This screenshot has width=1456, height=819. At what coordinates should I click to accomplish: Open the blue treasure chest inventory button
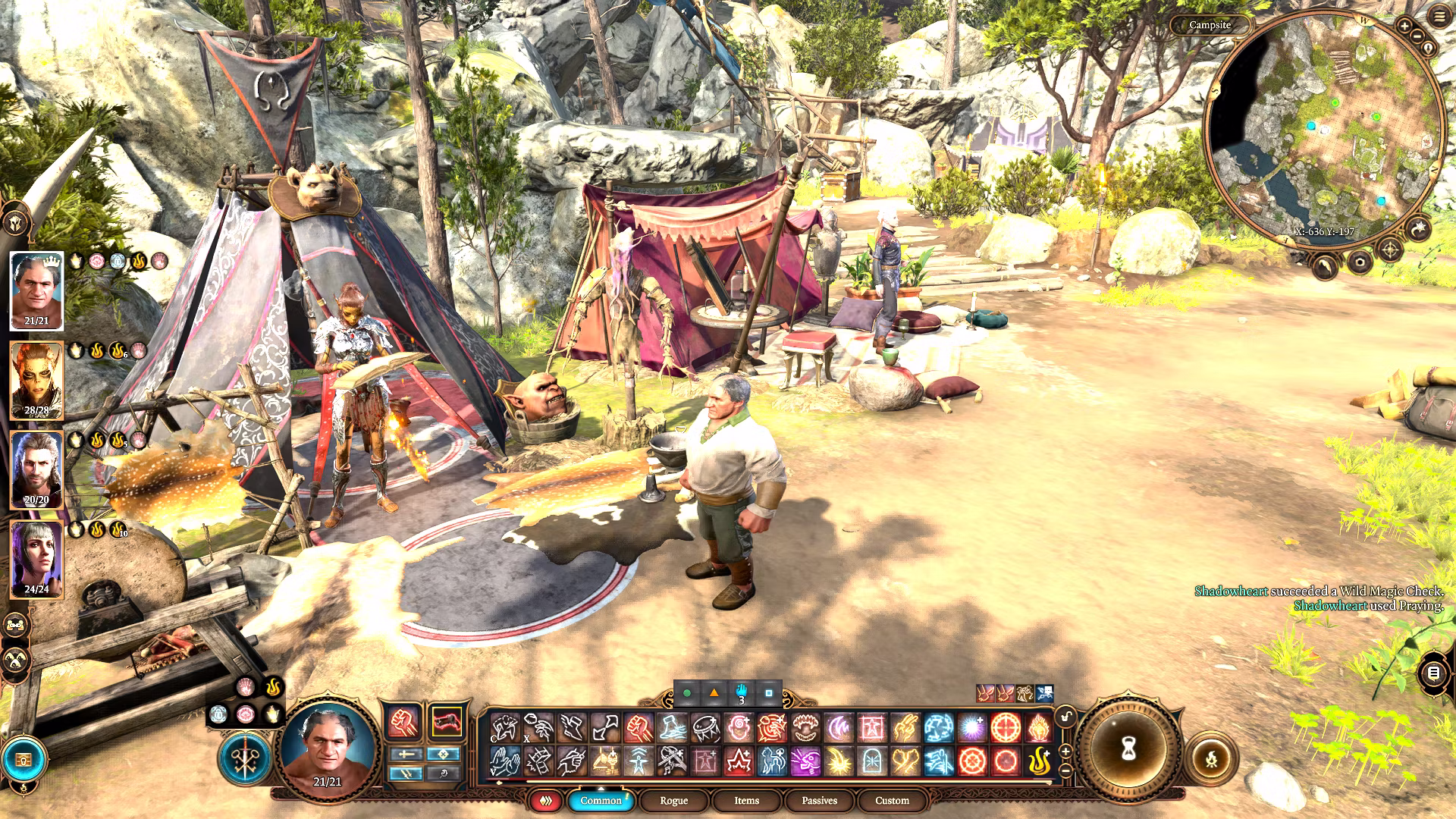click(x=24, y=759)
